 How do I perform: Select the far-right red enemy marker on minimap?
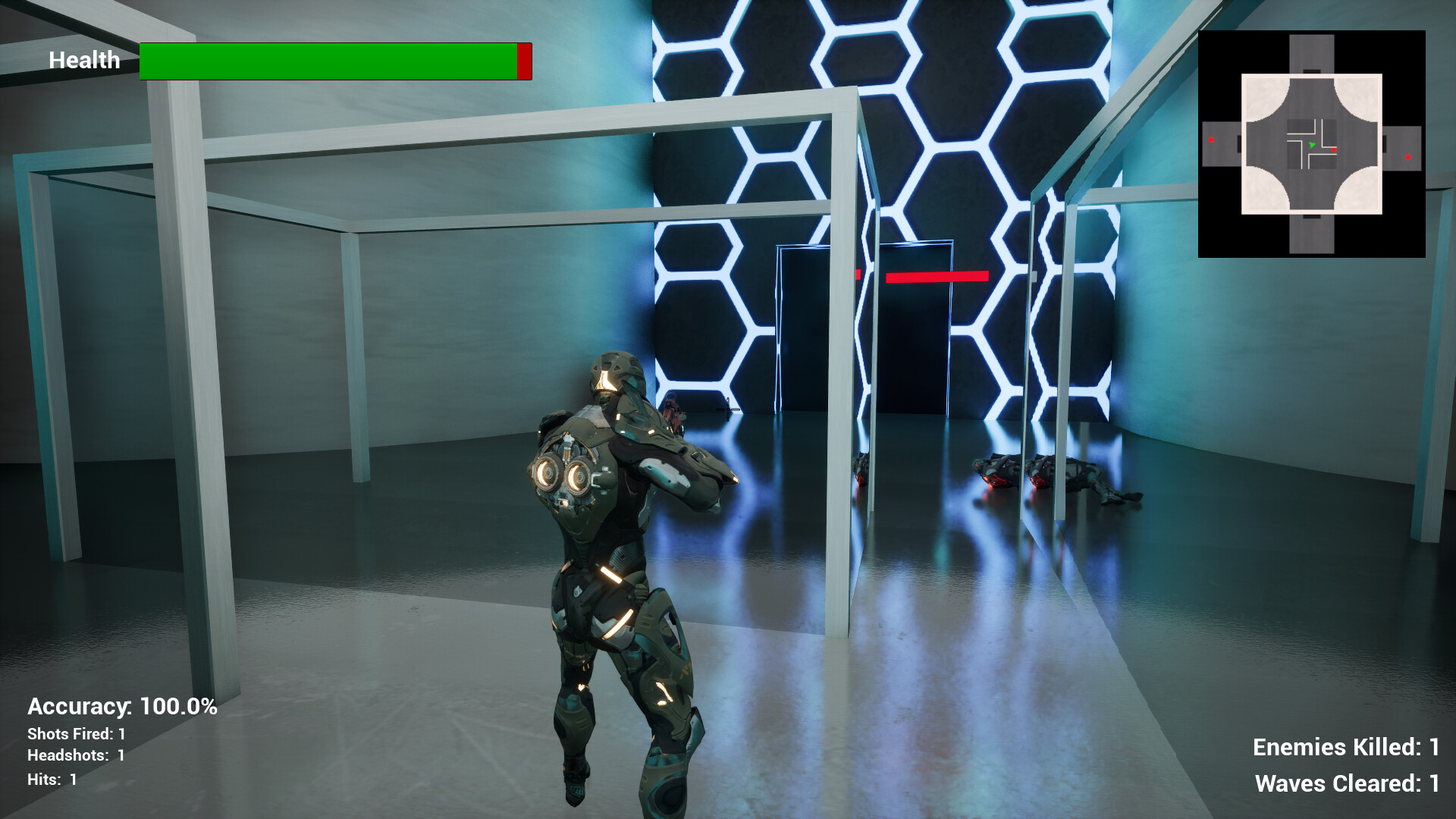pyautogui.click(x=1407, y=157)
